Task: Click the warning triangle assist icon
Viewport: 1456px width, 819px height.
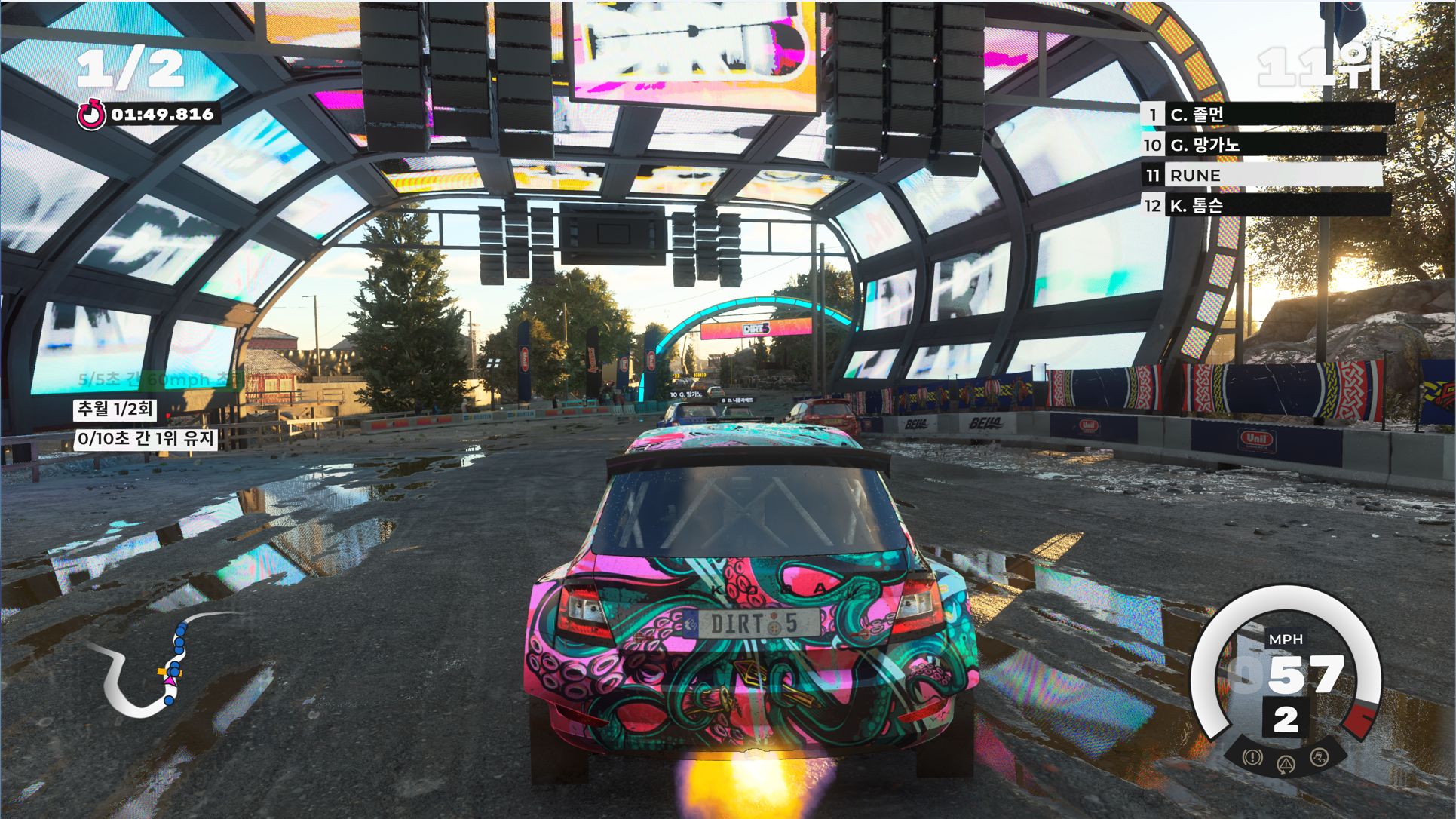Action: tap(1286, 765)
